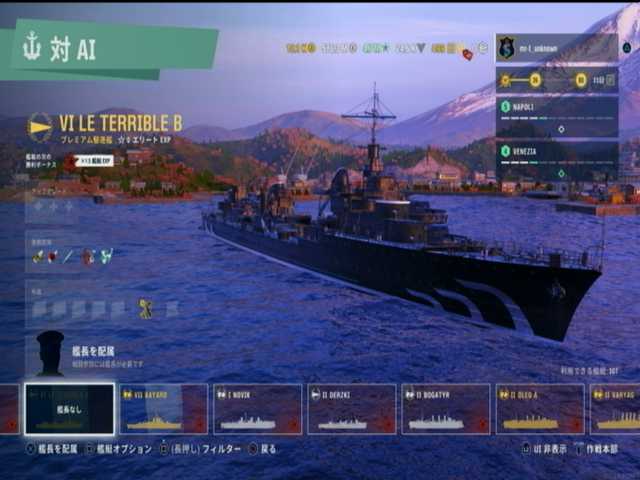640x480 pixels.
Task: Click the Le Terrible B nation emblem
Action: 40,126
